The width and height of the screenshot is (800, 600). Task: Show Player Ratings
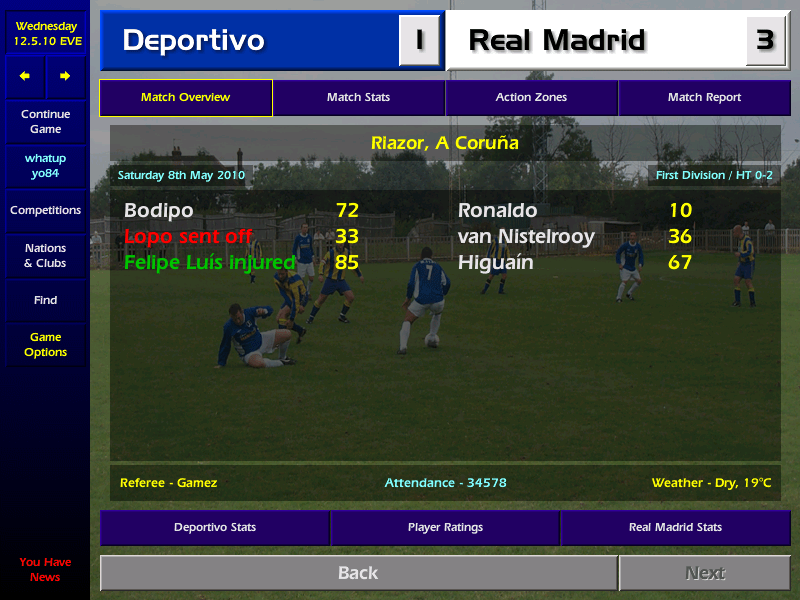[x=445, y=527]
